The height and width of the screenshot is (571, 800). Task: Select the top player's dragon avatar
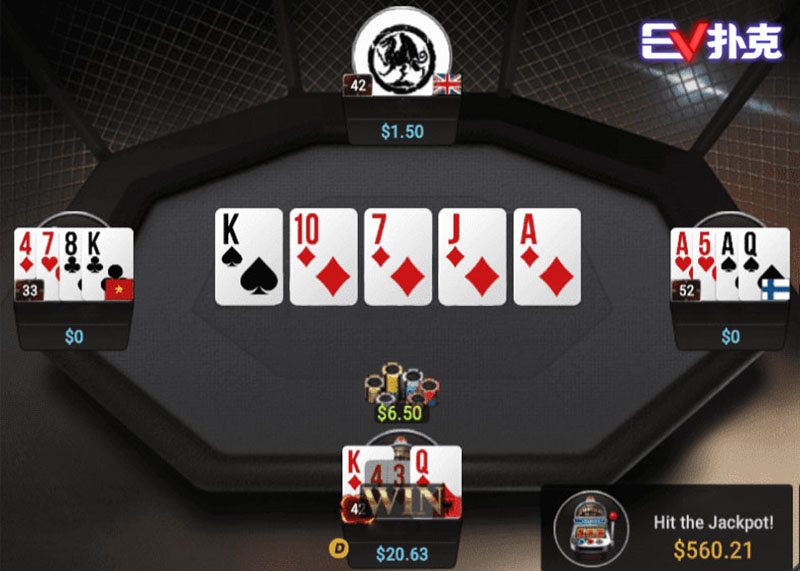(402, 50)
